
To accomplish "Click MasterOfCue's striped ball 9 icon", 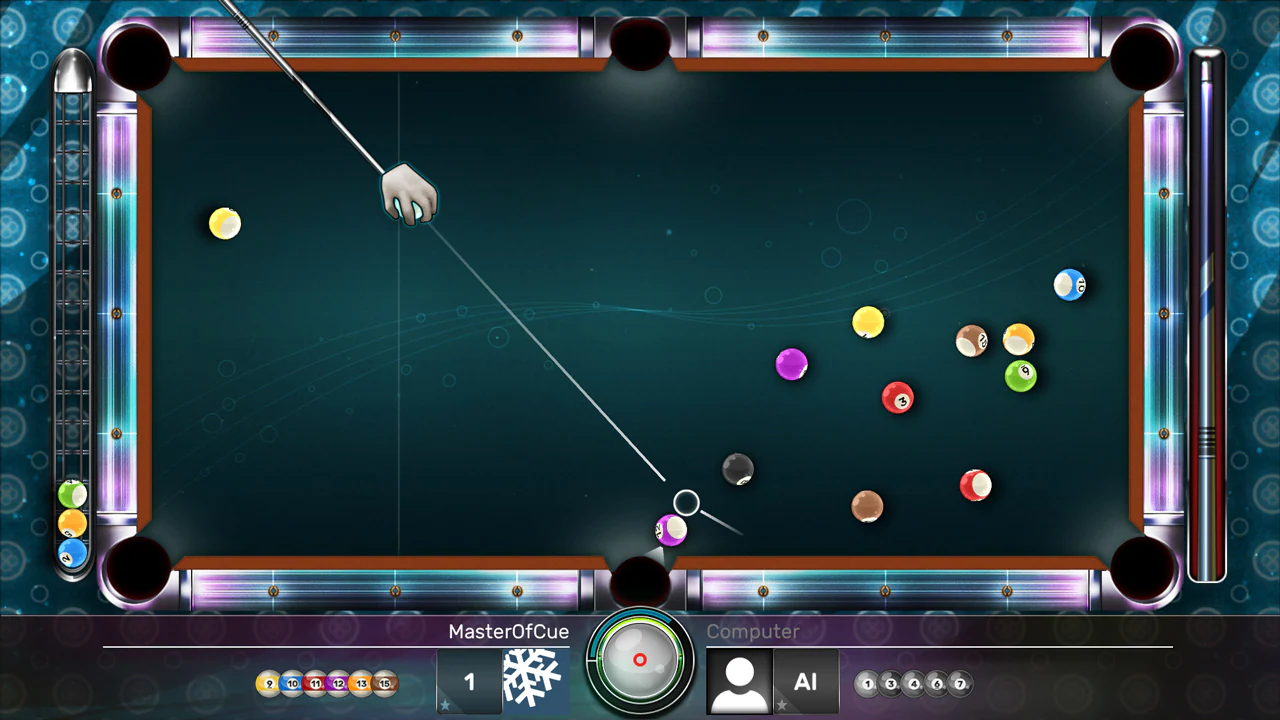I will coord(267,683).
